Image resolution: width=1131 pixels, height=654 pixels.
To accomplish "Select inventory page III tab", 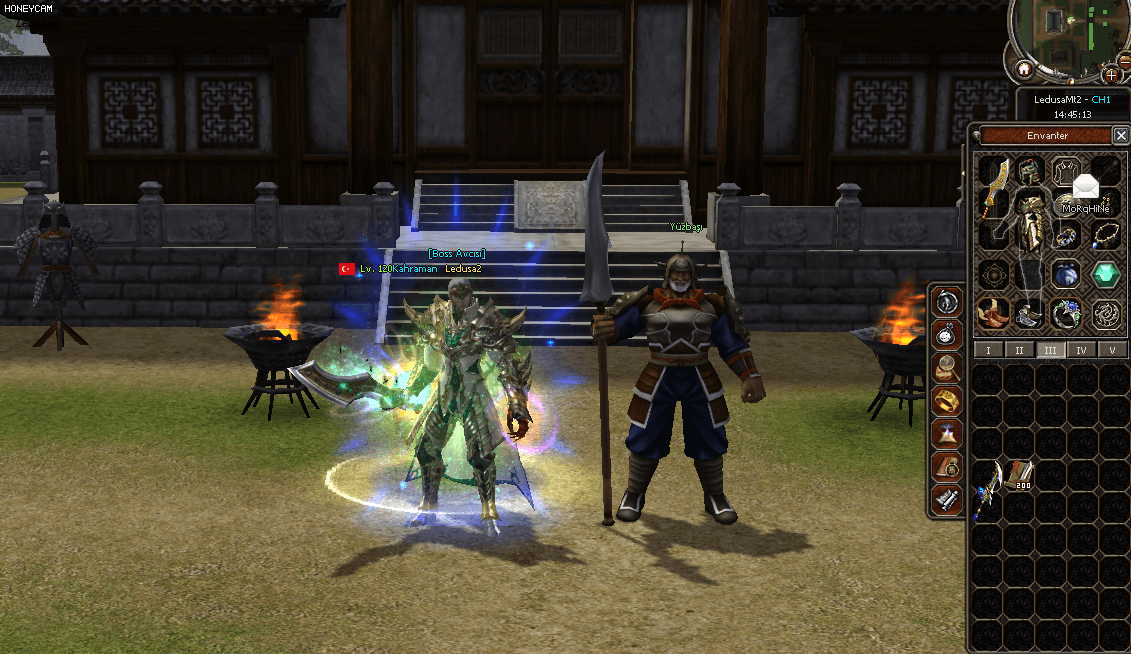I will tap(1050, 350).
